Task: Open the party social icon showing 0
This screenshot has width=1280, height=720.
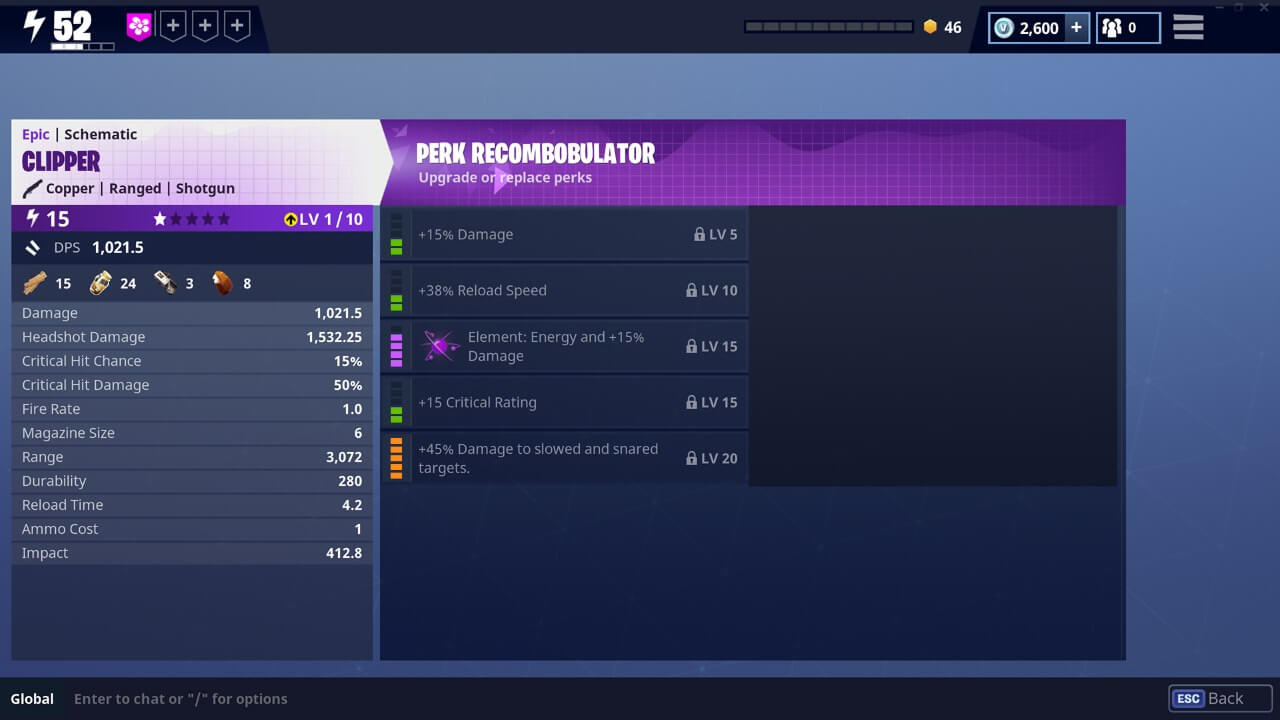Action: [1113, 28]
